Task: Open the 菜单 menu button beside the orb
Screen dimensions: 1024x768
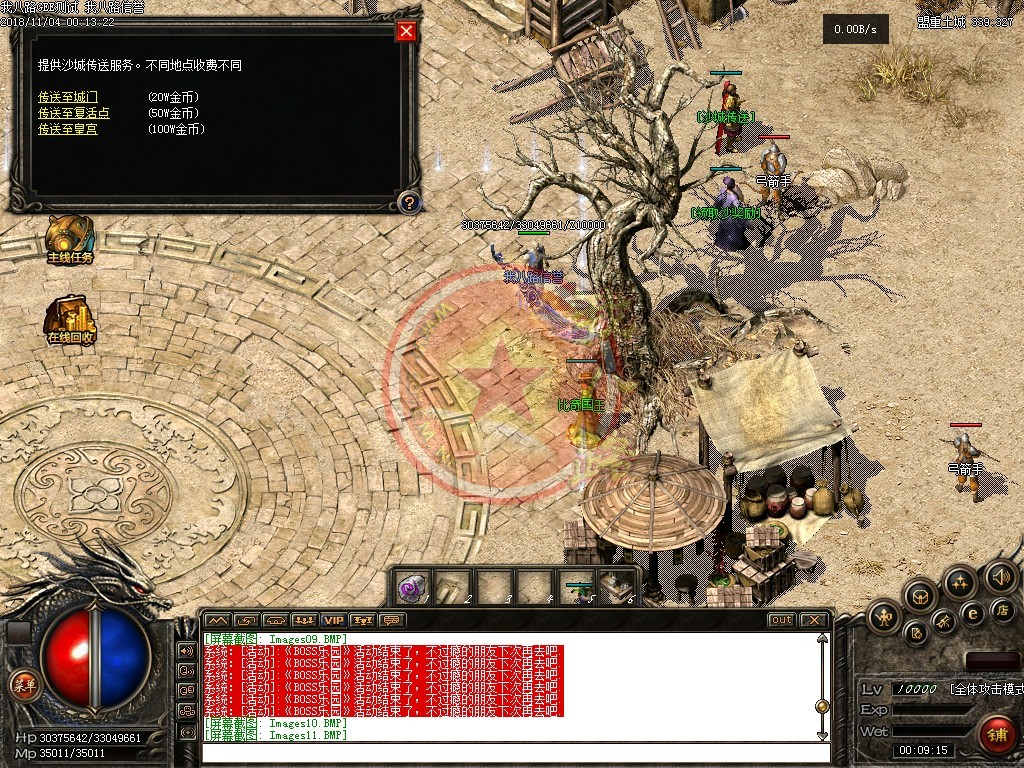Action: 22,684
